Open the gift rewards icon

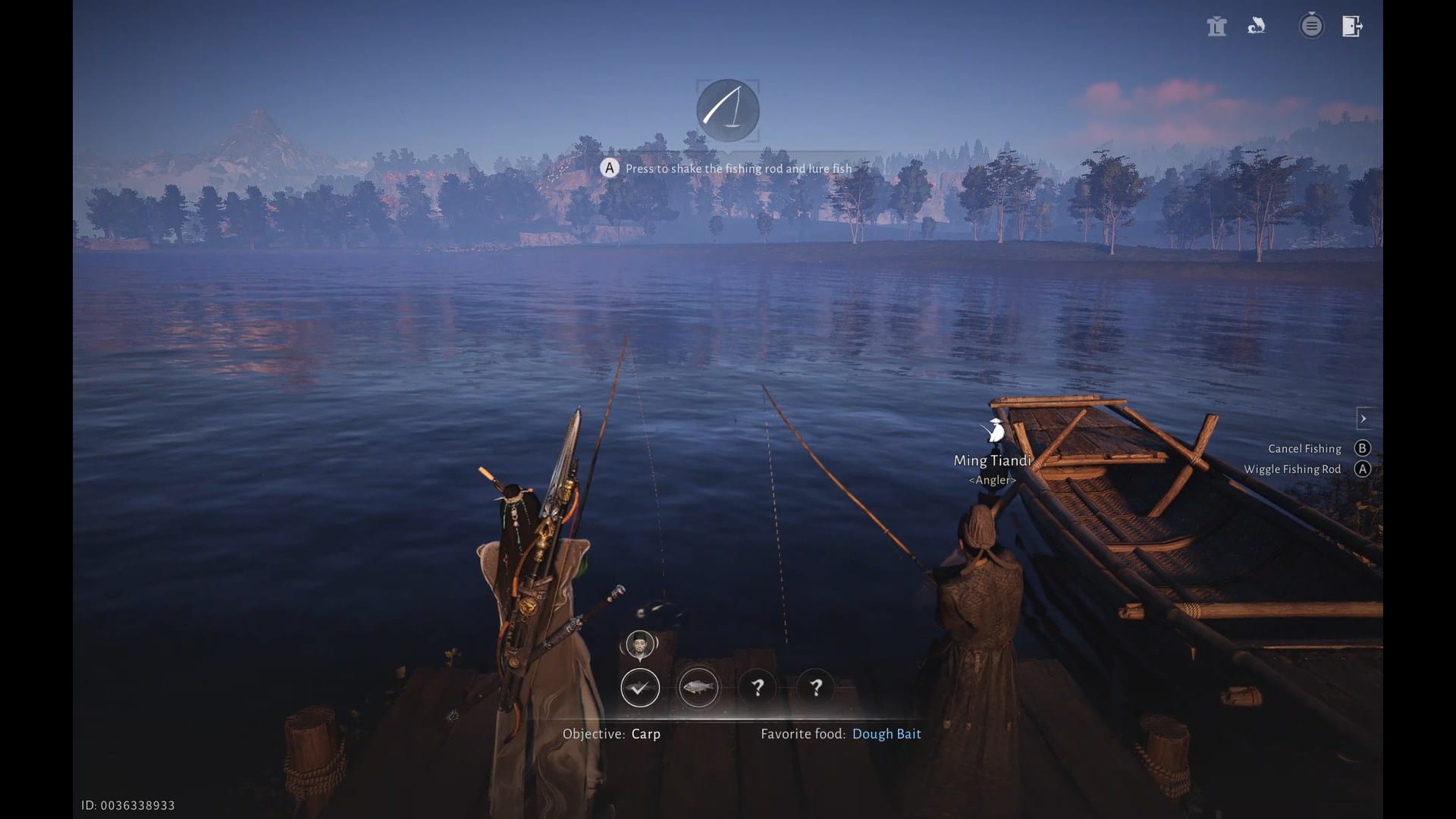tap(1216, 26)
